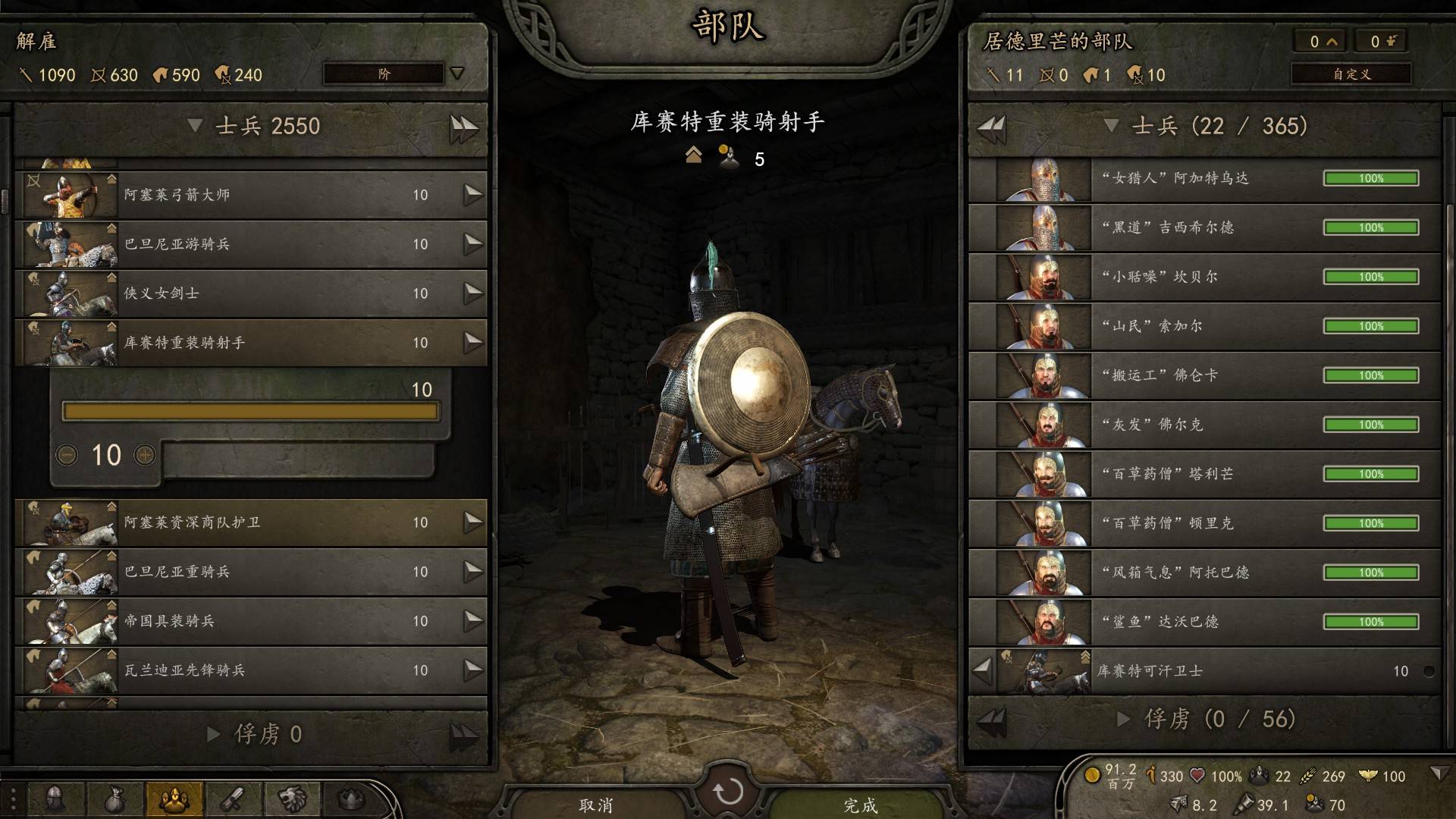Reset changes with the circular arrow button

coord(728,792)
